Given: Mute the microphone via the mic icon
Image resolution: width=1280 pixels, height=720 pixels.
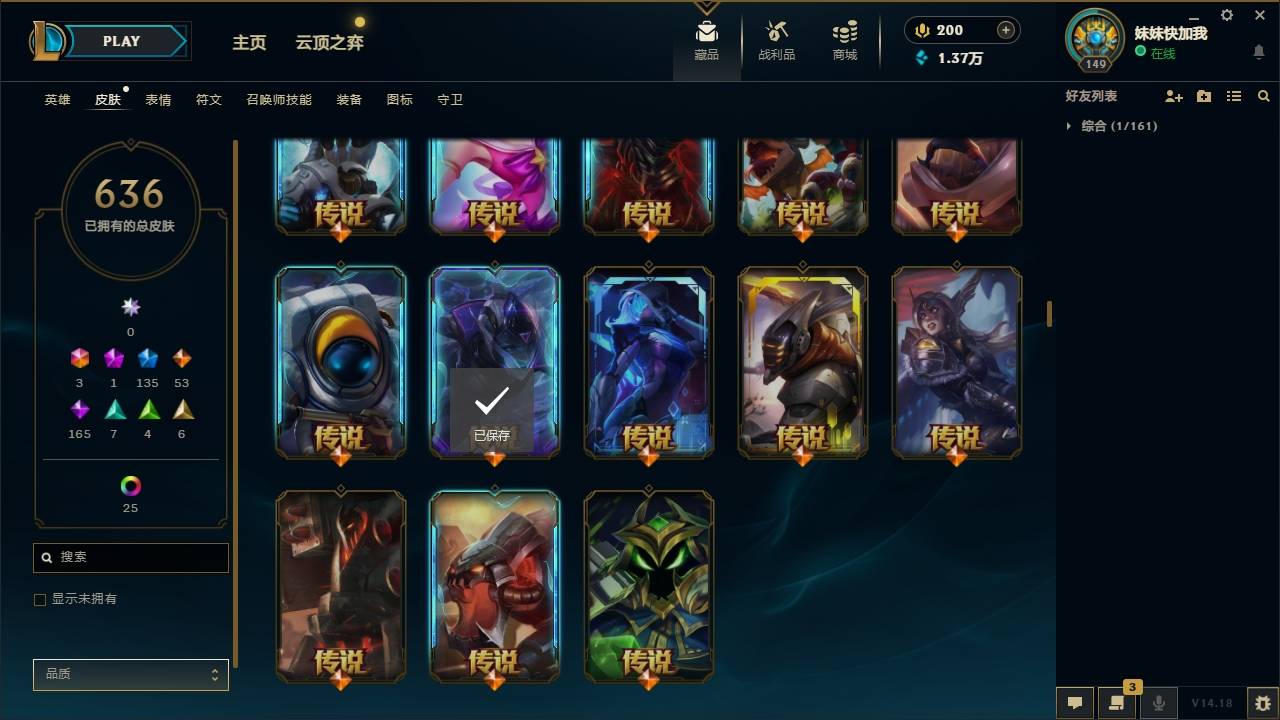Looking at the screenshot, I should (1158, 702).
